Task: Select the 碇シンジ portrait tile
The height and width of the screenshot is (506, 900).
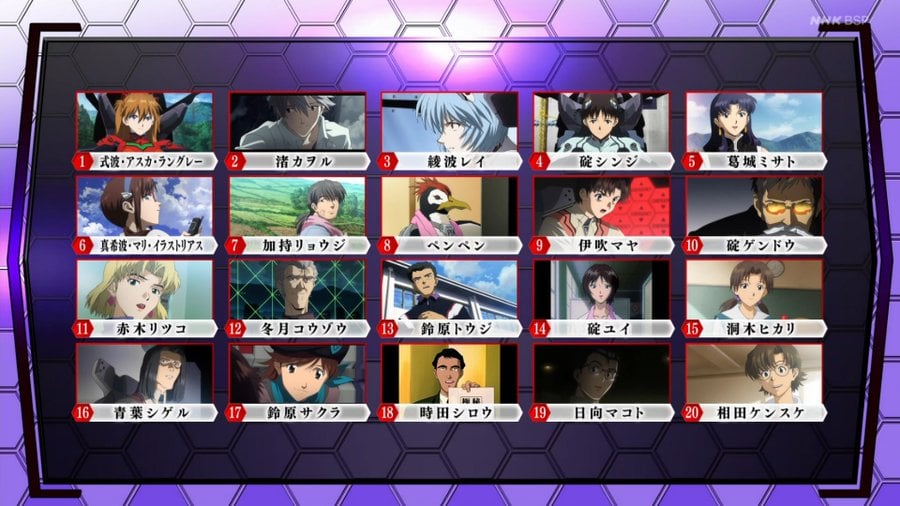Action: point(601,122)
